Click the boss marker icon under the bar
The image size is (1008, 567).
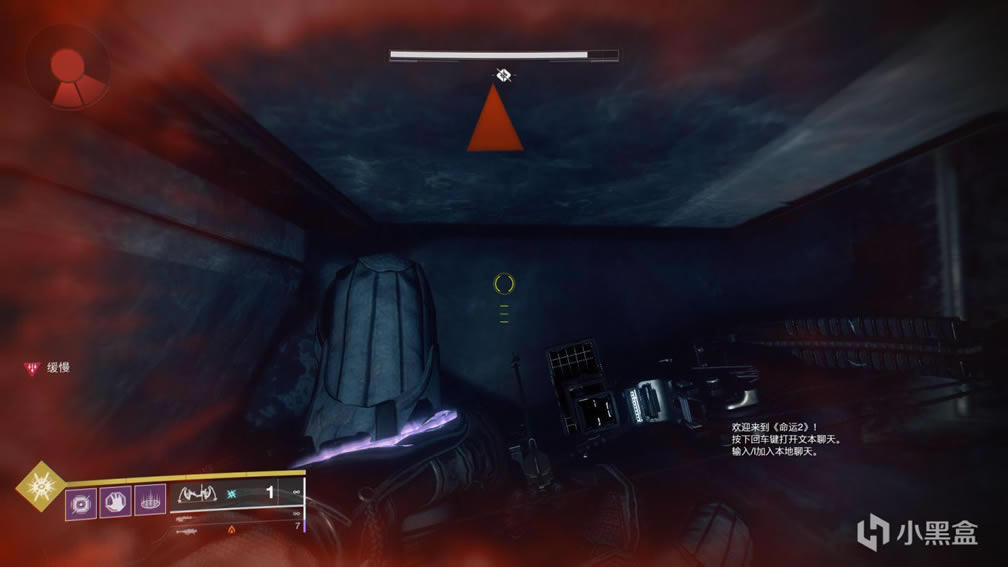[x=504, y=73]
